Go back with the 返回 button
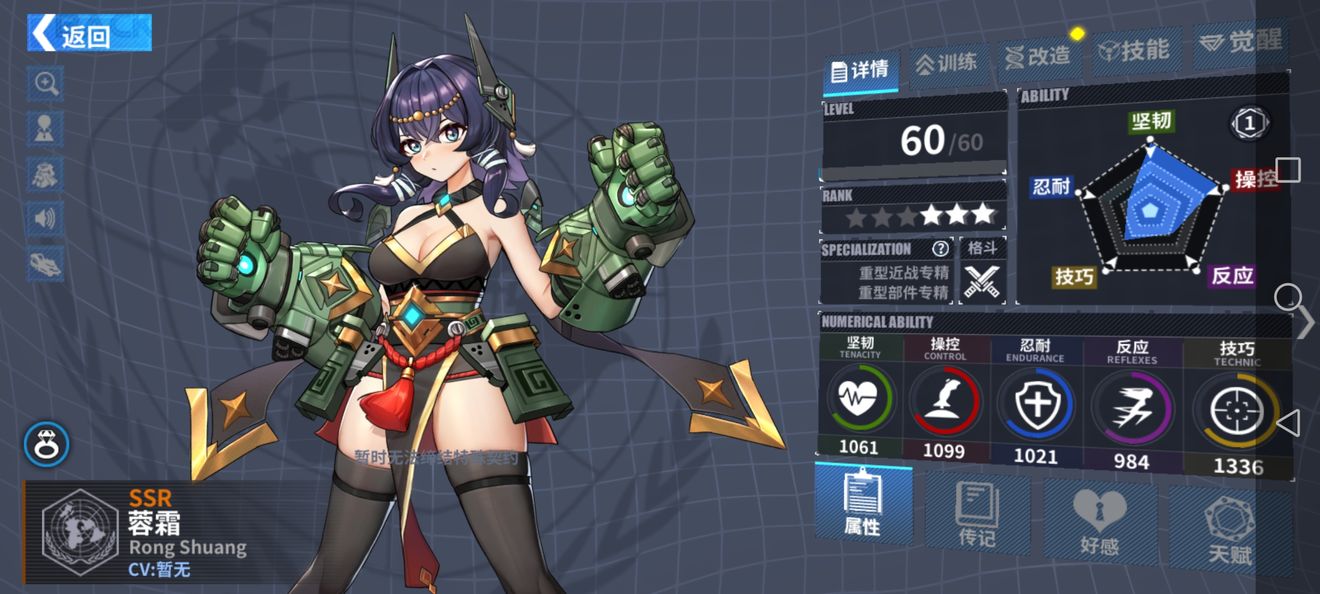This screenshot has height=594, width=1320. [x=89, y=33]
